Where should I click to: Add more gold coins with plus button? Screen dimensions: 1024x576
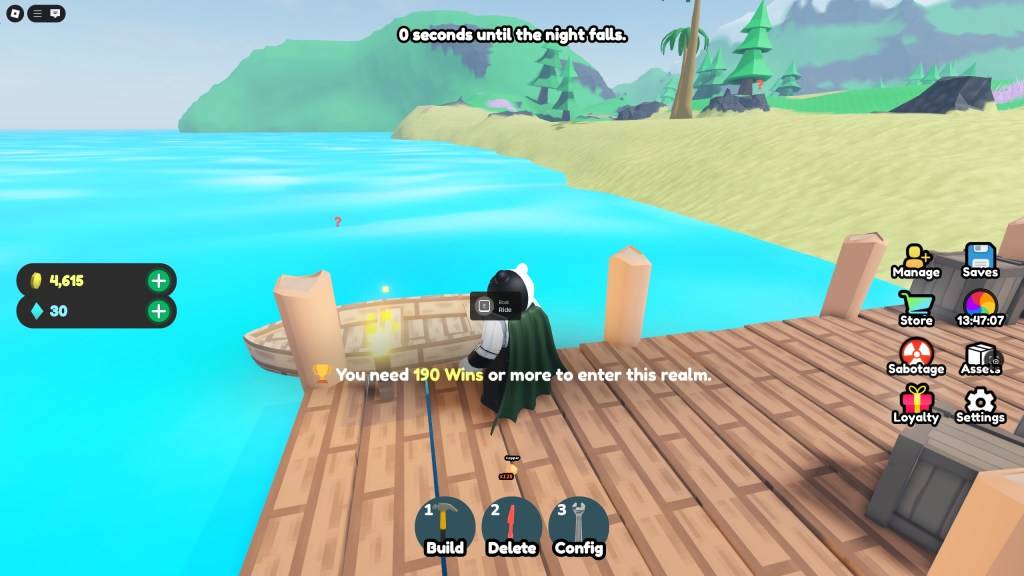pos(158,280)
